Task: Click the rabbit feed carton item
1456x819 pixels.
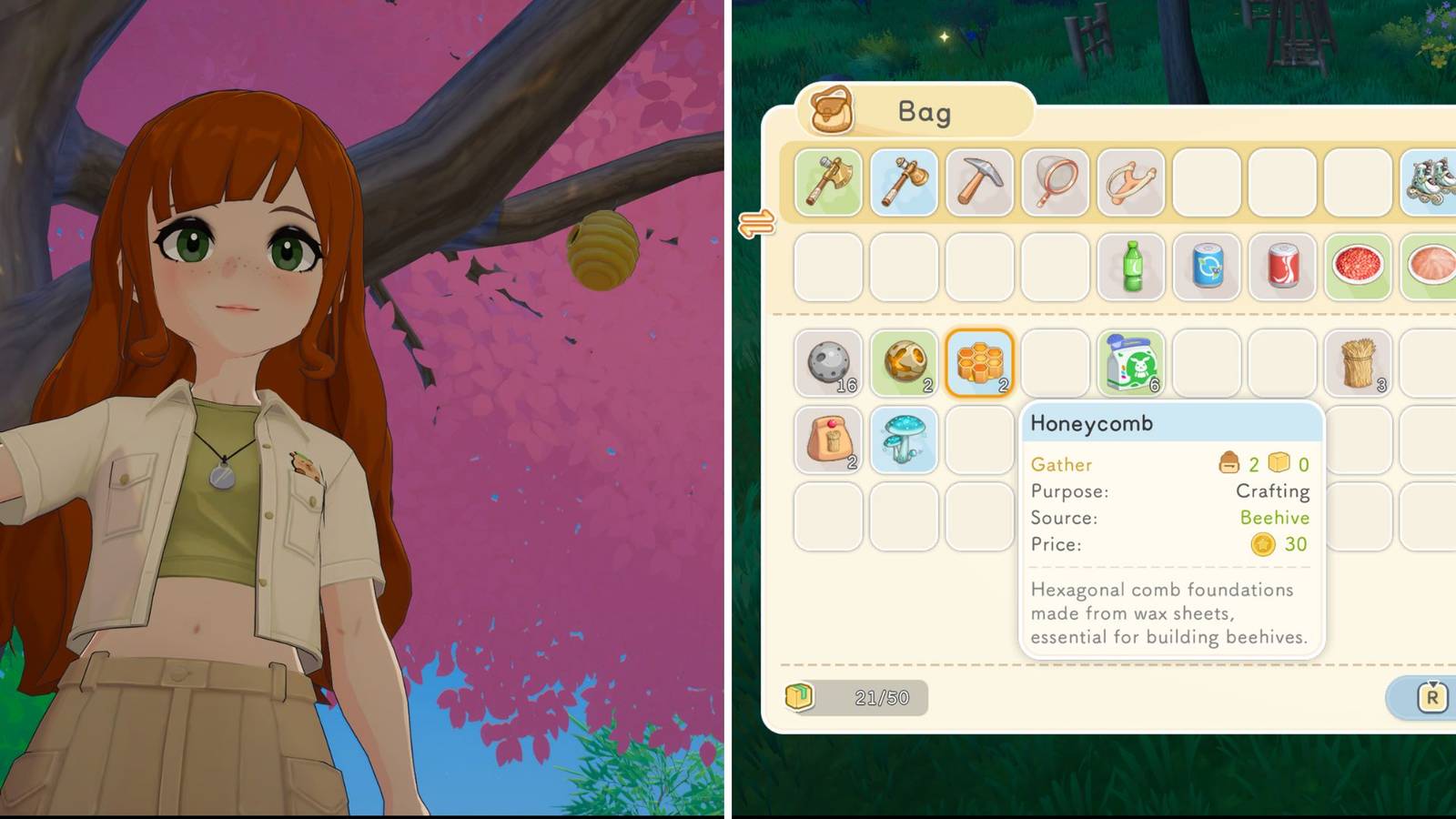Action: click(1131, 364)
